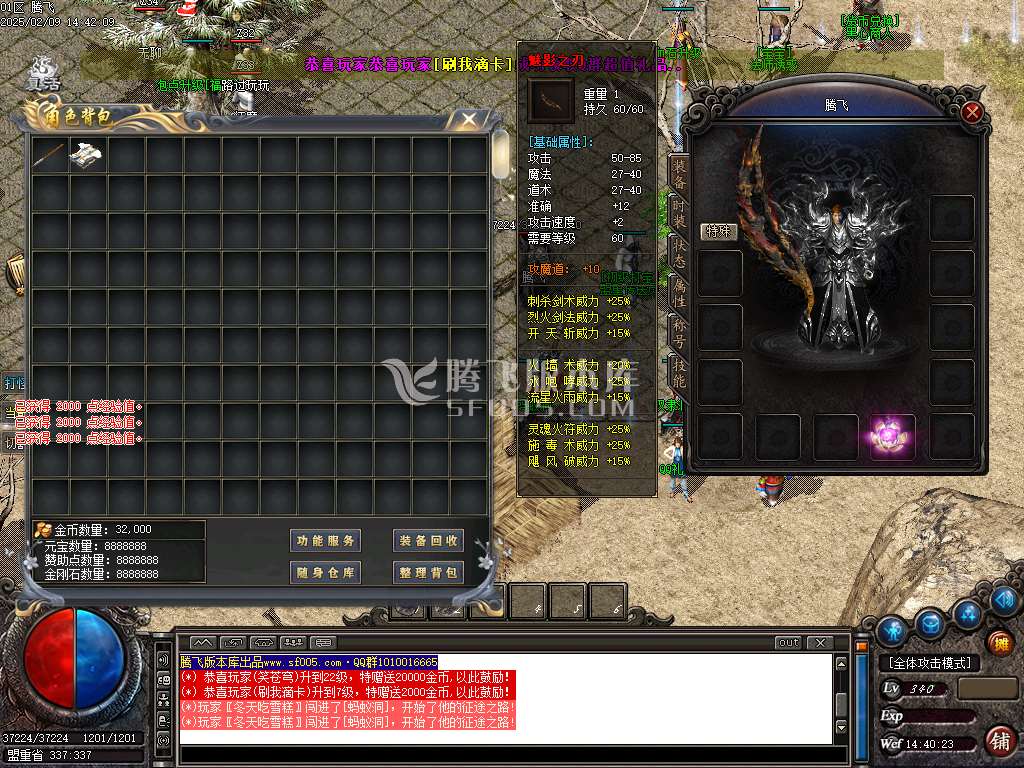Screen dimensions: 1024x768
Task: Open the 铺 shop button
Action: [998, 741]
